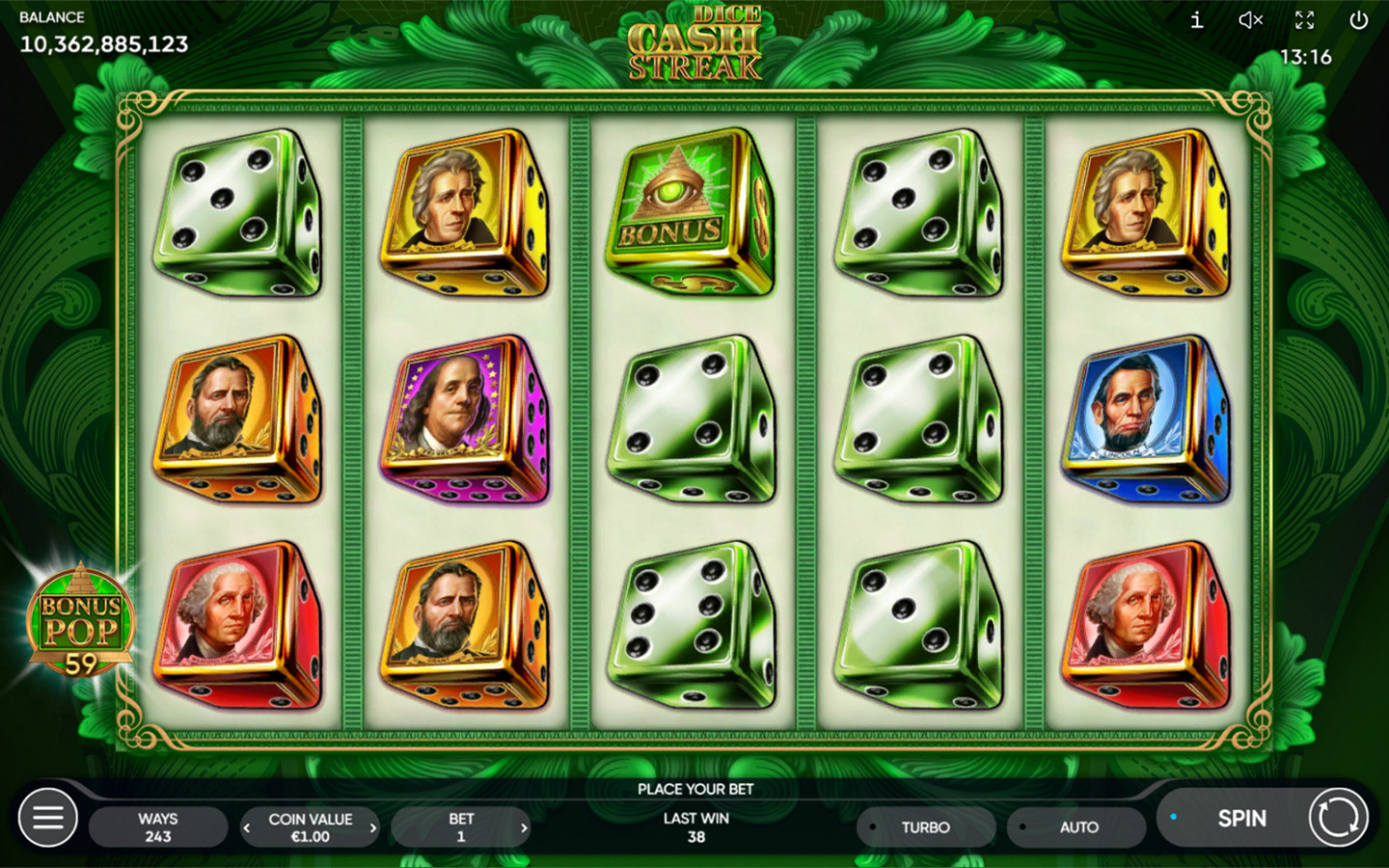Viewport: 1389px width, 868px height.
Task: Raise the bet amount
Action: [524, 827]
